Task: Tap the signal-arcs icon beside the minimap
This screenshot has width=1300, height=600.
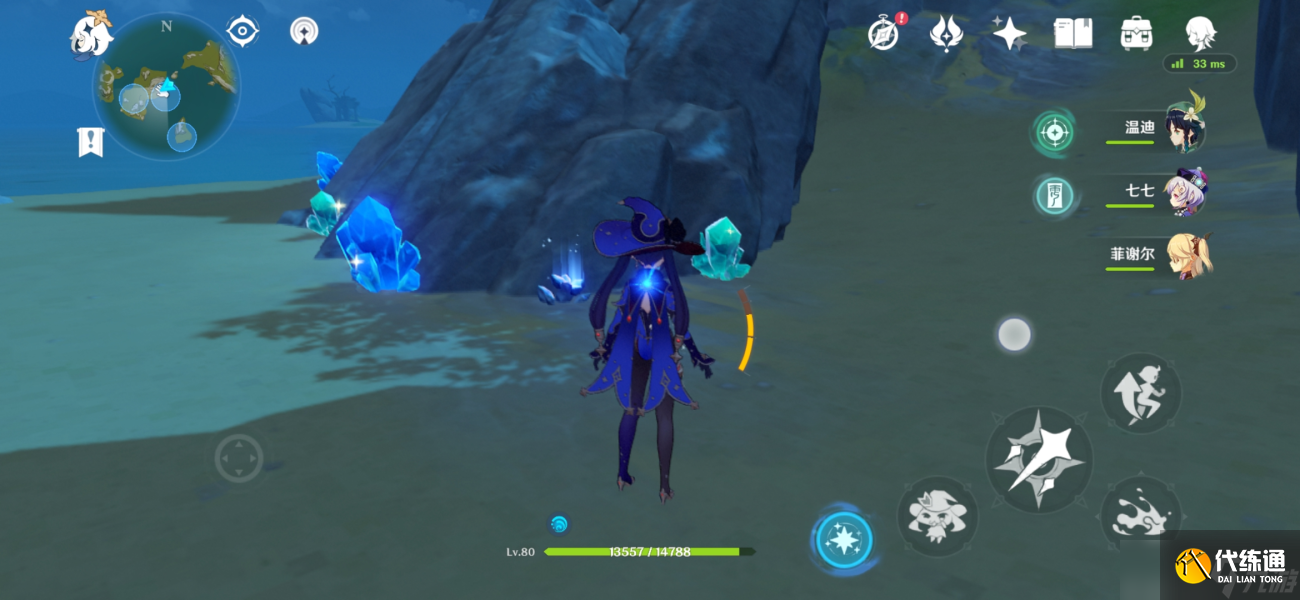Action: point(304,31)
